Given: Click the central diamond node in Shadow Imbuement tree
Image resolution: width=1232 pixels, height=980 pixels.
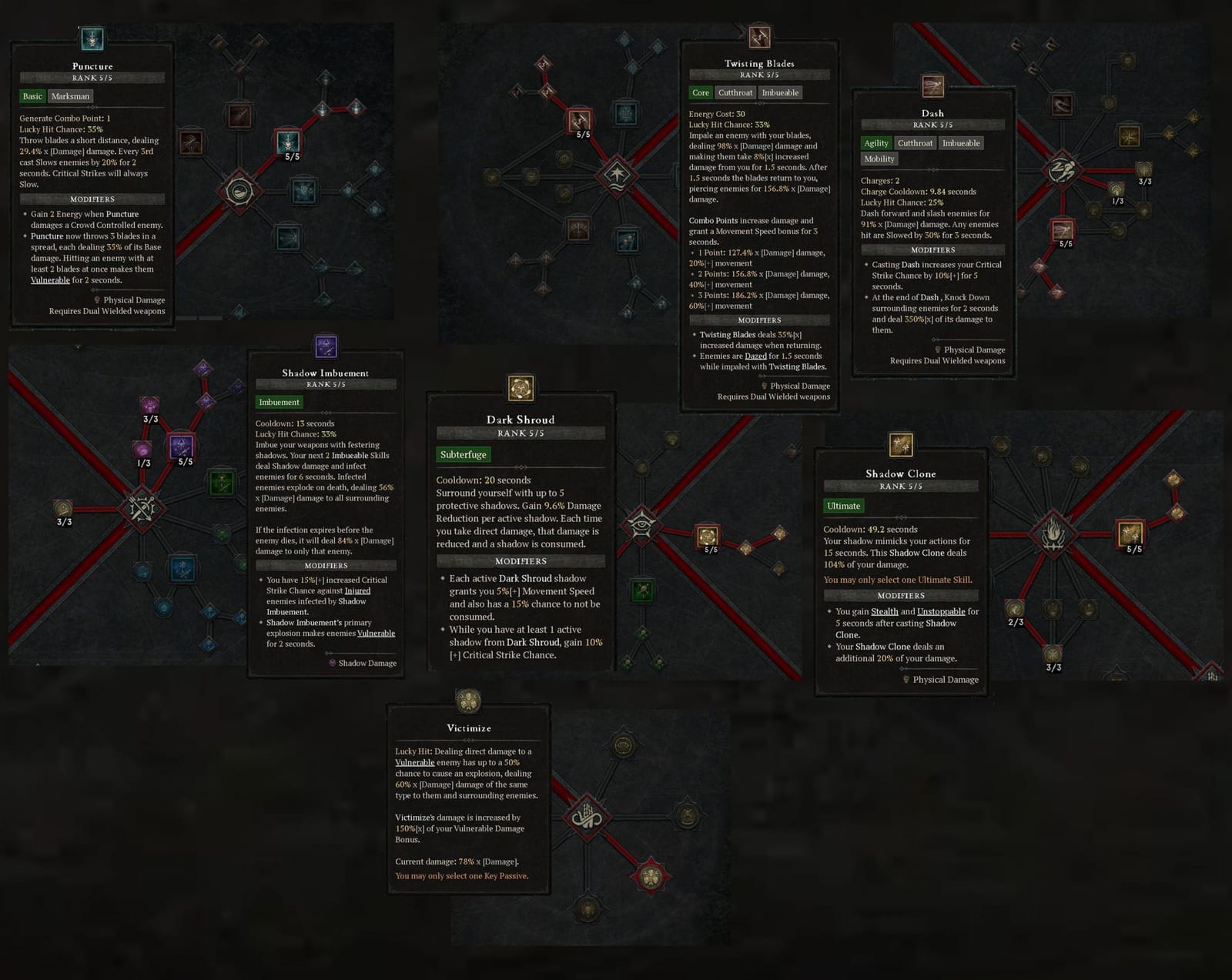Looking at the screenshot, I should pos(142,508).
